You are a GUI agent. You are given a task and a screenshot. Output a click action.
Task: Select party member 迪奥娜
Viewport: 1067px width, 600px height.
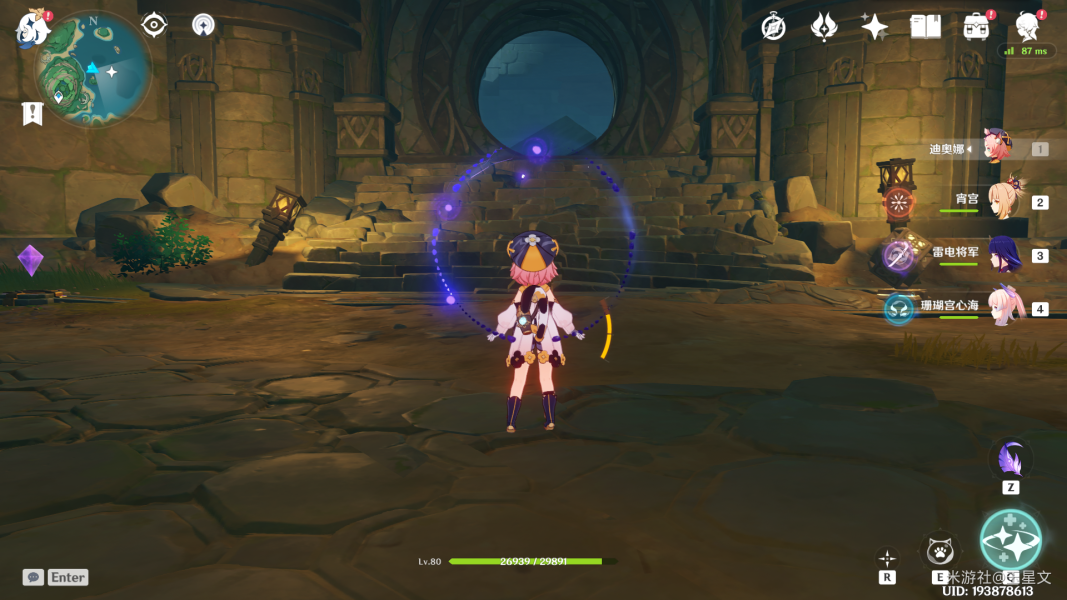point(997,148)
